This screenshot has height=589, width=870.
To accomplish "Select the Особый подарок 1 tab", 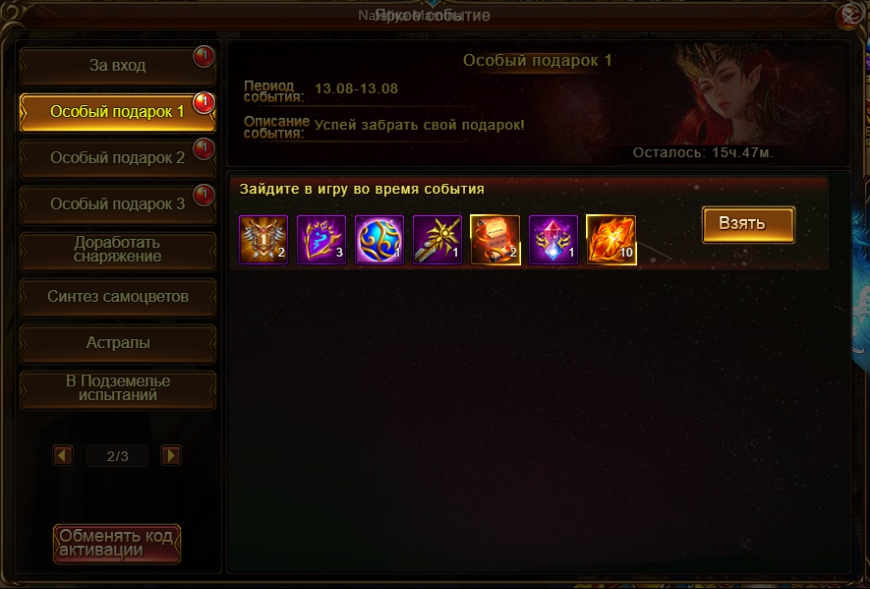I will [x=117, y=112].
